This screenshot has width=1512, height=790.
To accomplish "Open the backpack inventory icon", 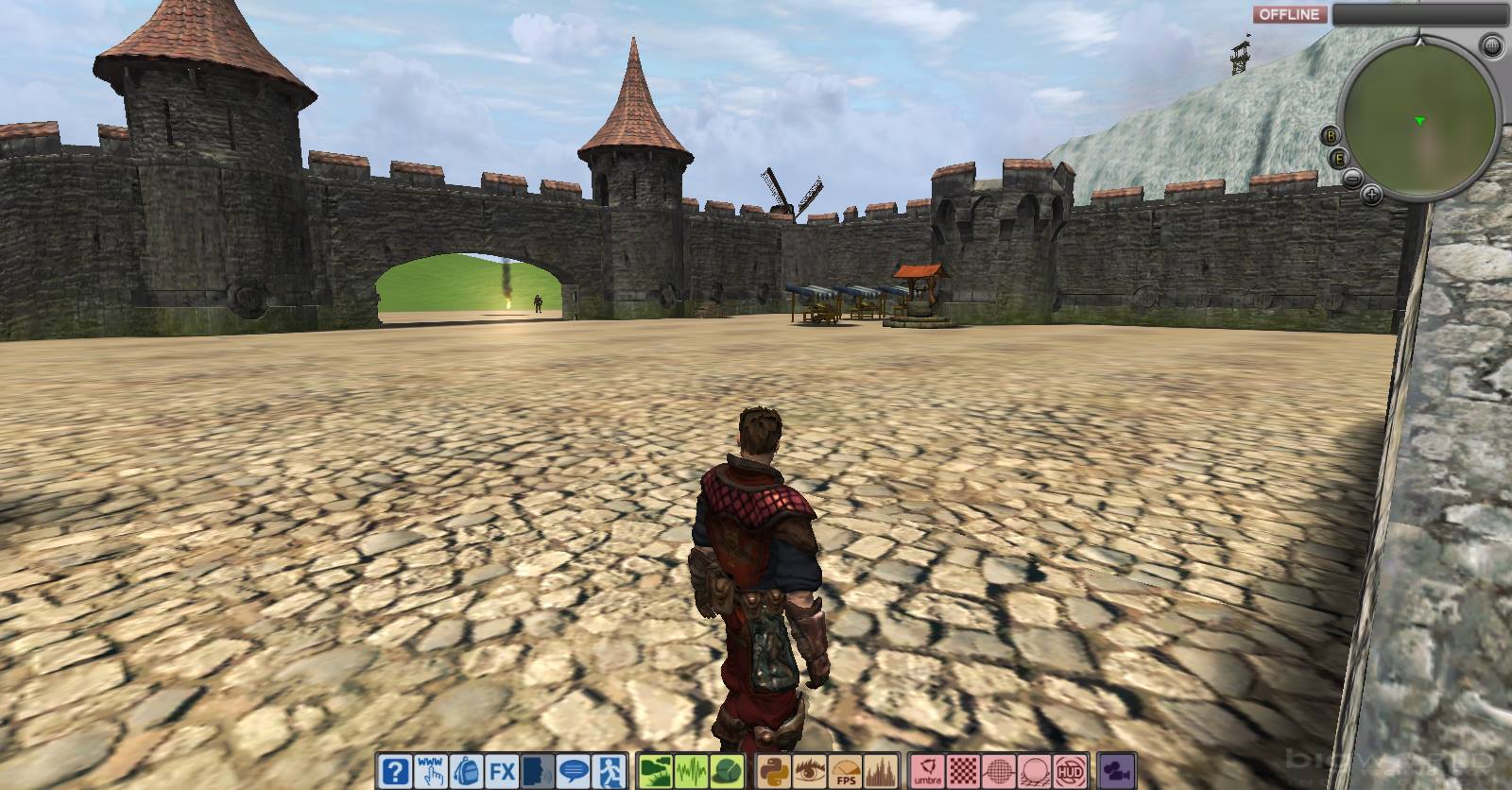I will [x=467, y=770].
